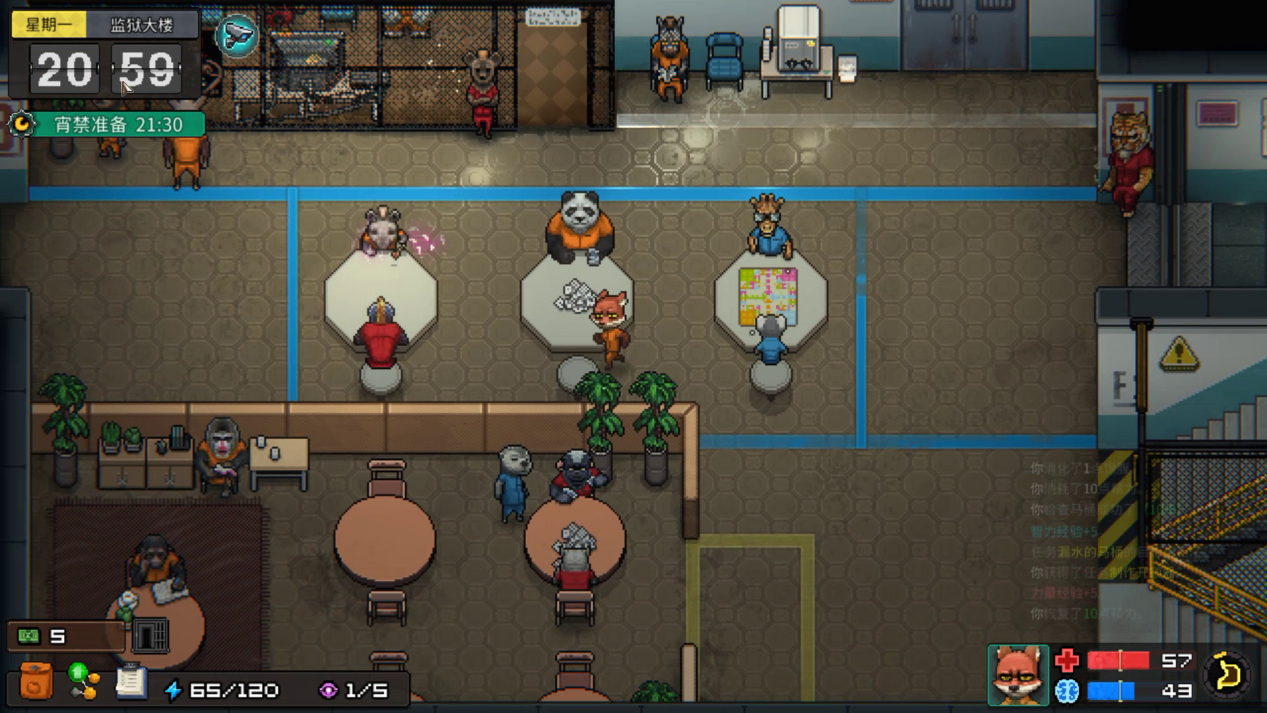Screen dimensions: 1267x713
Task: Click the prison cell door icon
Action: coord(150,635)
